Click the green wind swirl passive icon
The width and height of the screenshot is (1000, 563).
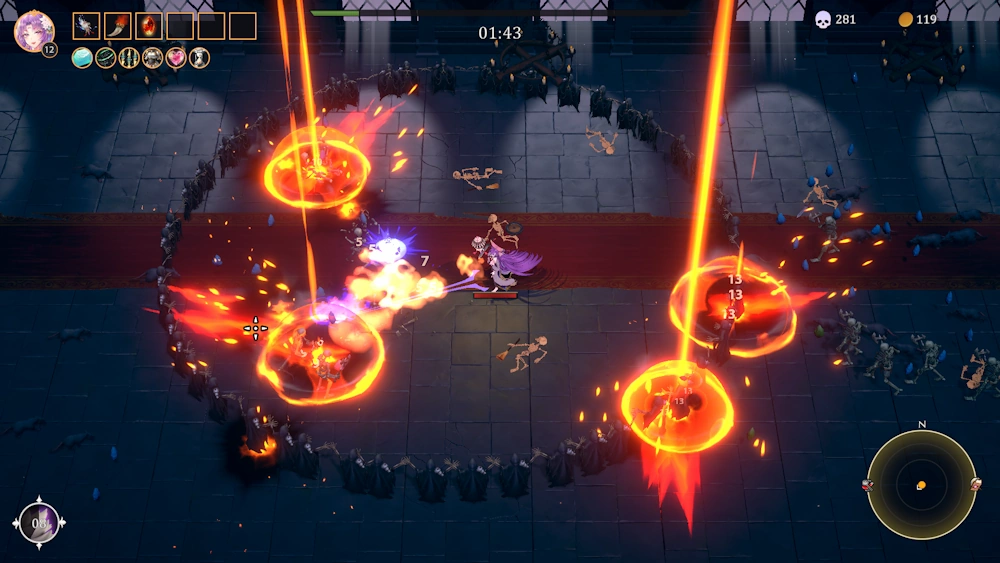pos(106,58)
